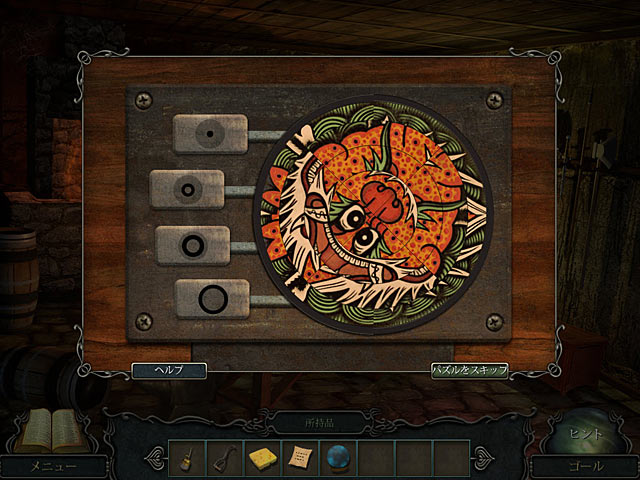
Task: Choose the paper note inventory item
Action: (299, 457)
